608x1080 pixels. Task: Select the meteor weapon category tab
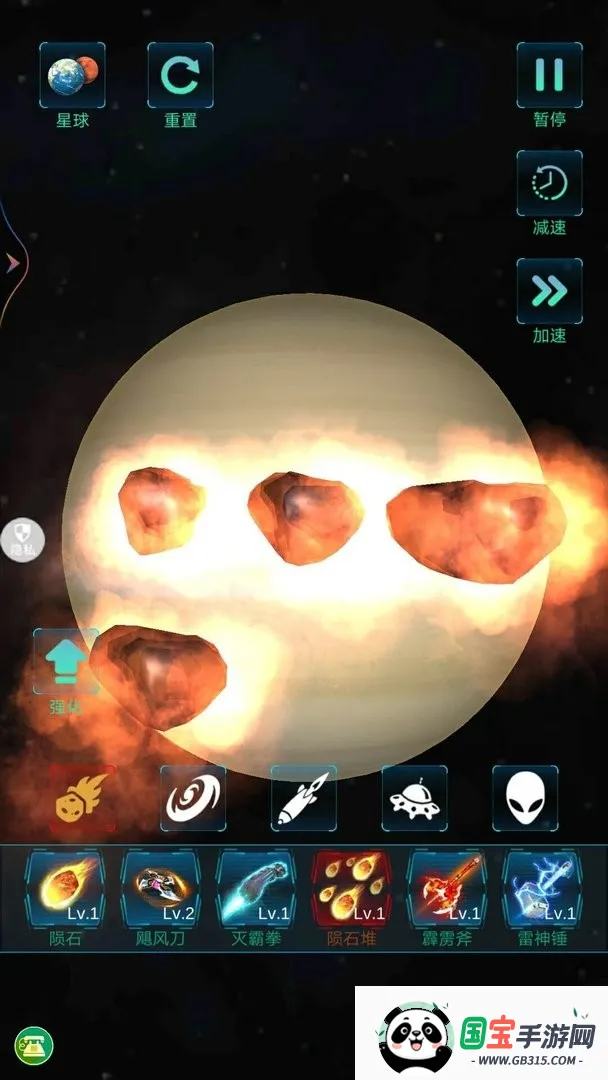(x=83, y=798)
